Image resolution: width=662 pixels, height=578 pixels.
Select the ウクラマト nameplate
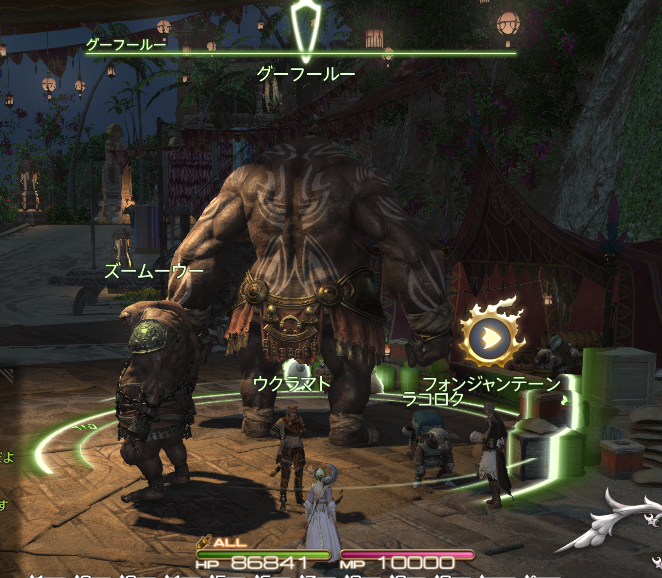point(292,383)
